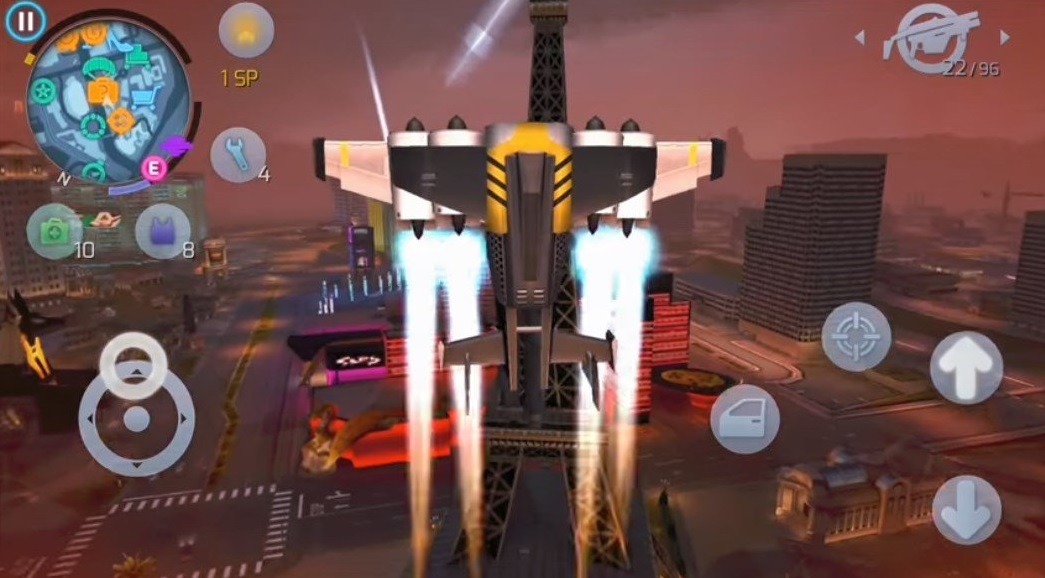Switch to the previous weapon with left arrow
The height and width of the screenshot is (578, 1045).
point(859,38)
